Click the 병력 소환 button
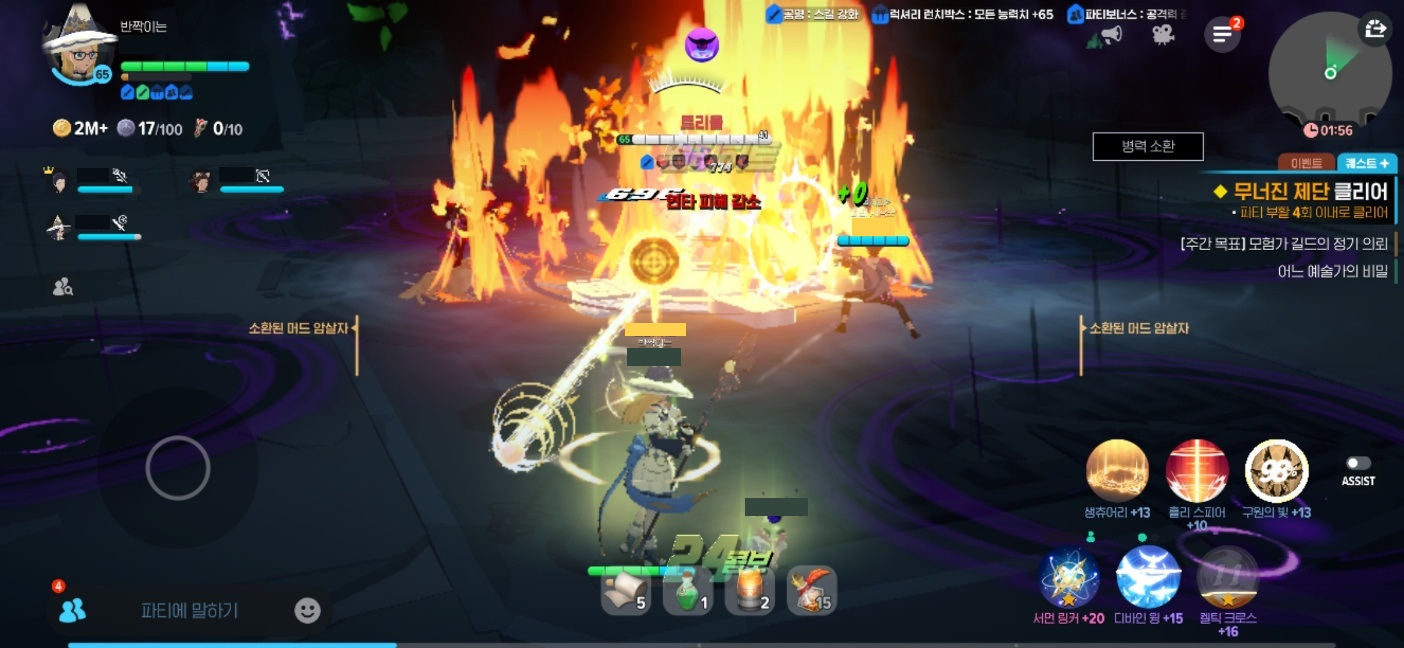Viewport: 1404px width, 648px height. [x=1147, y=146]
